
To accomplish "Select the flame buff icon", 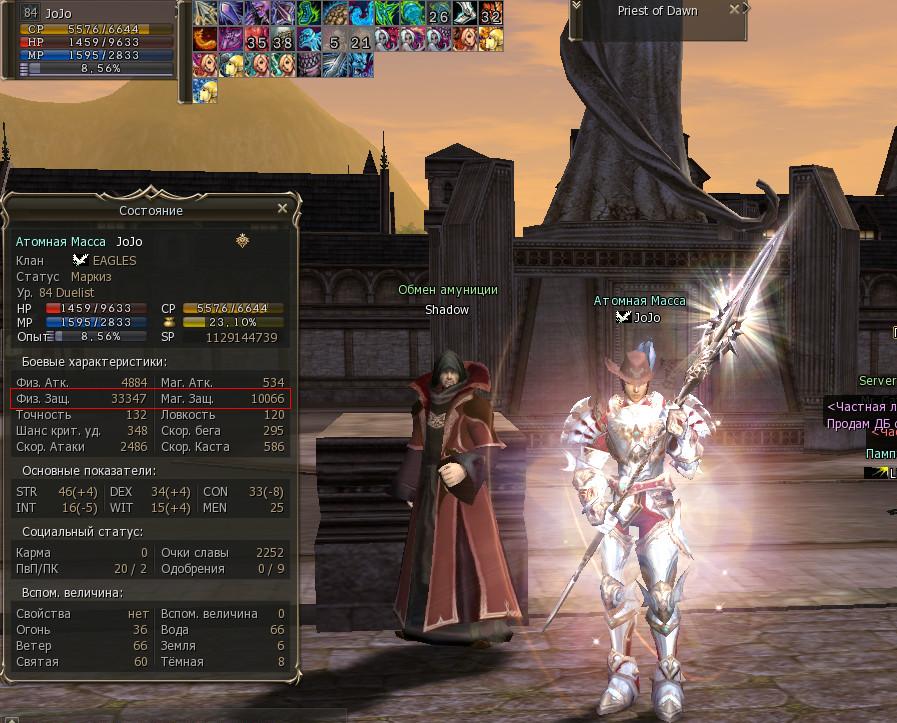I will tap(204, 39).
